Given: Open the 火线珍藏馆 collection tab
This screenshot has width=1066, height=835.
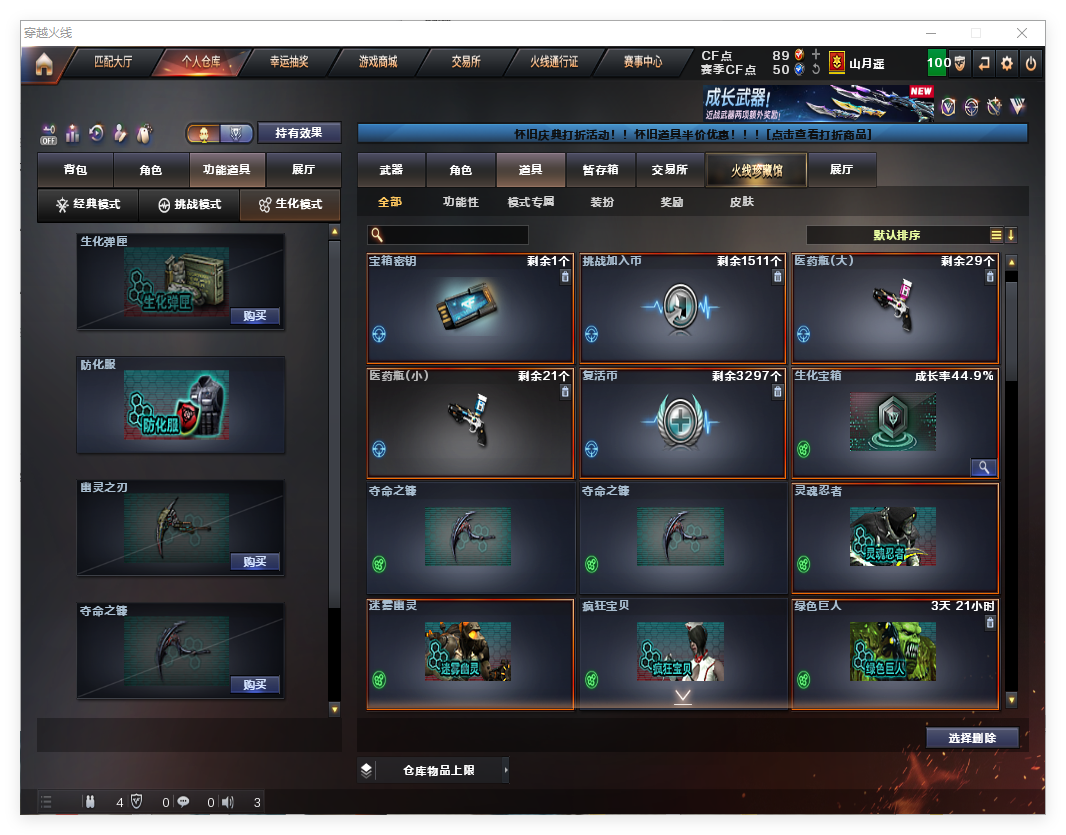Looking at the screenshot, I should click(756, 171).
